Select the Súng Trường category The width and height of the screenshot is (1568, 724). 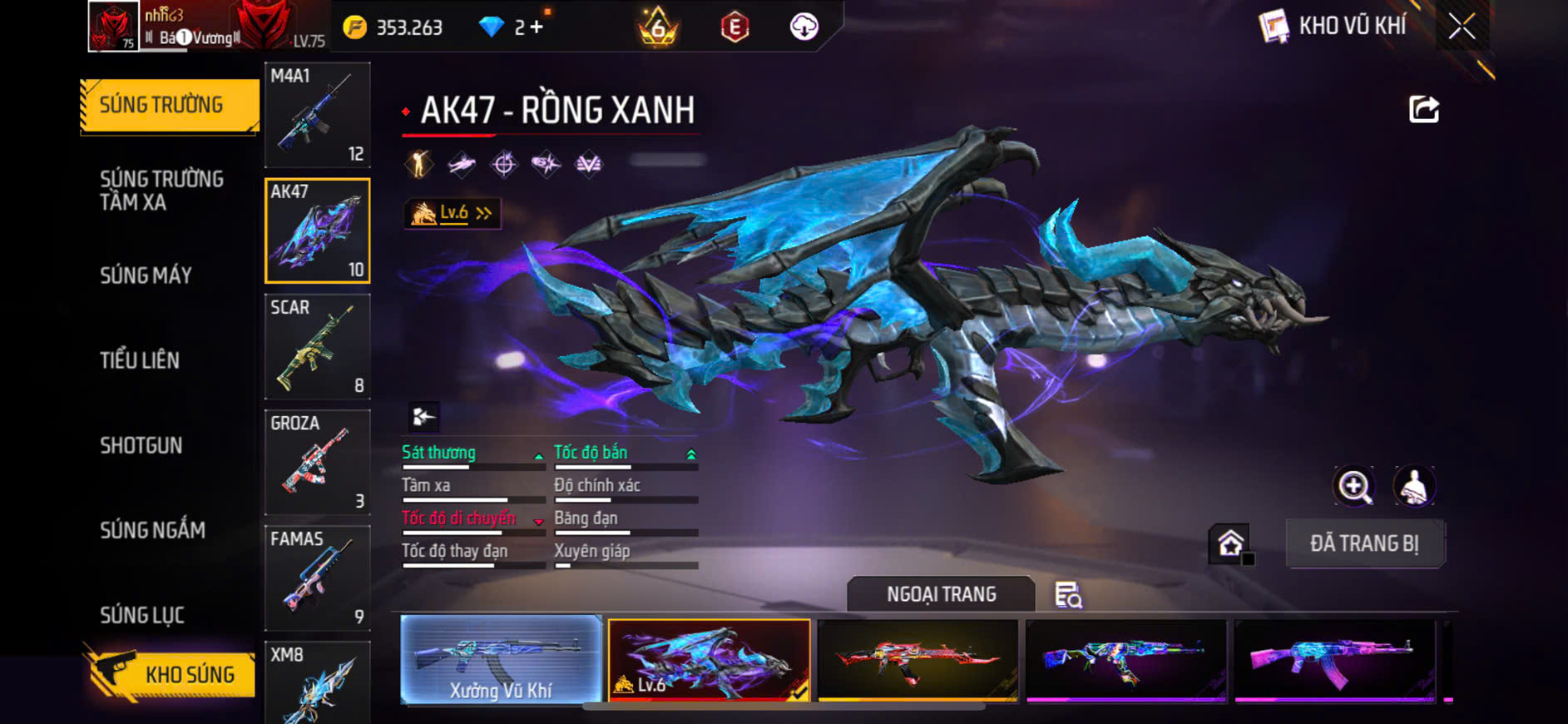click(169, 106)
